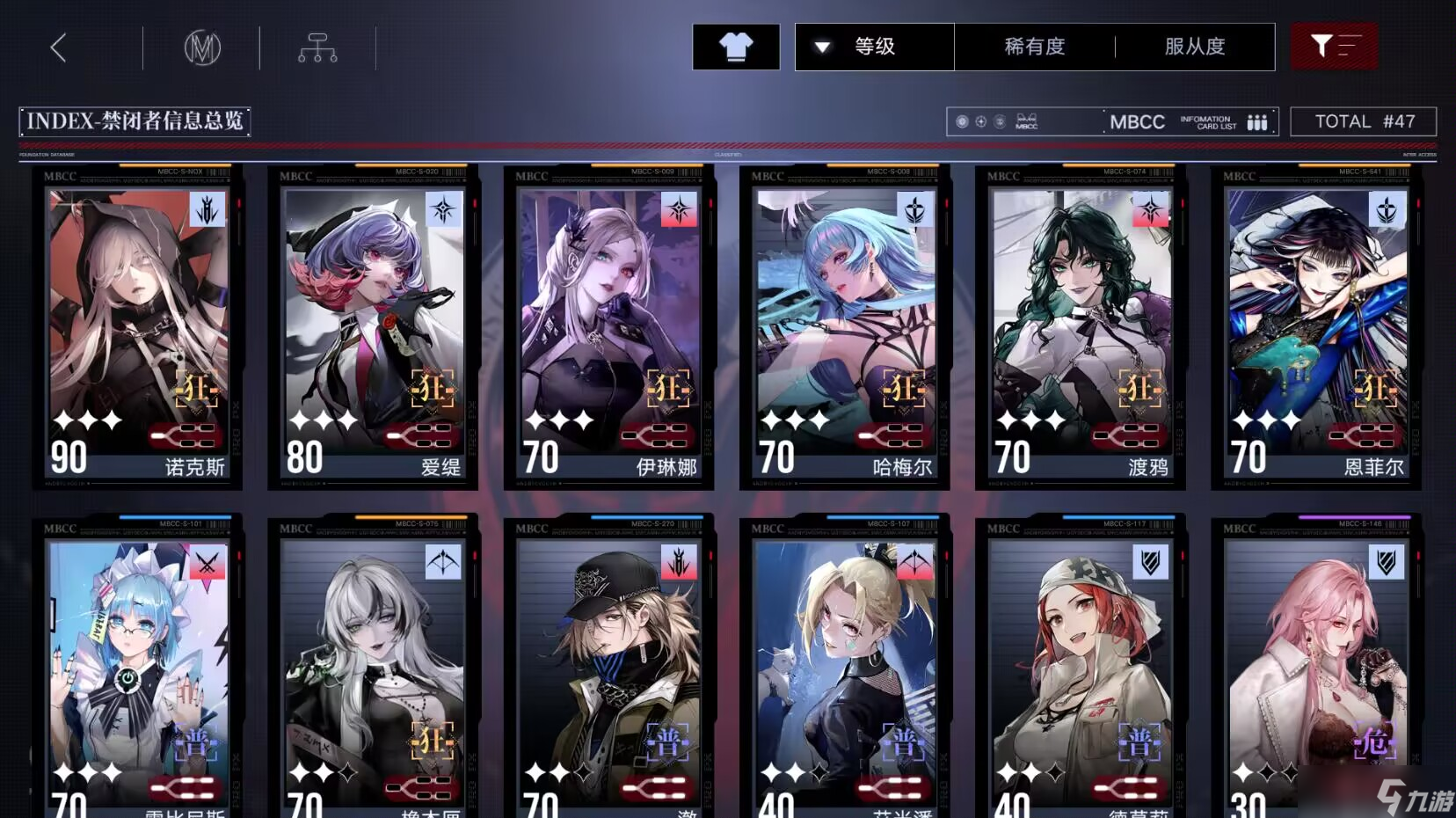Open the circular M home icon
Image resolution: width=1456 pixels, height=818 pixels.
202,47
